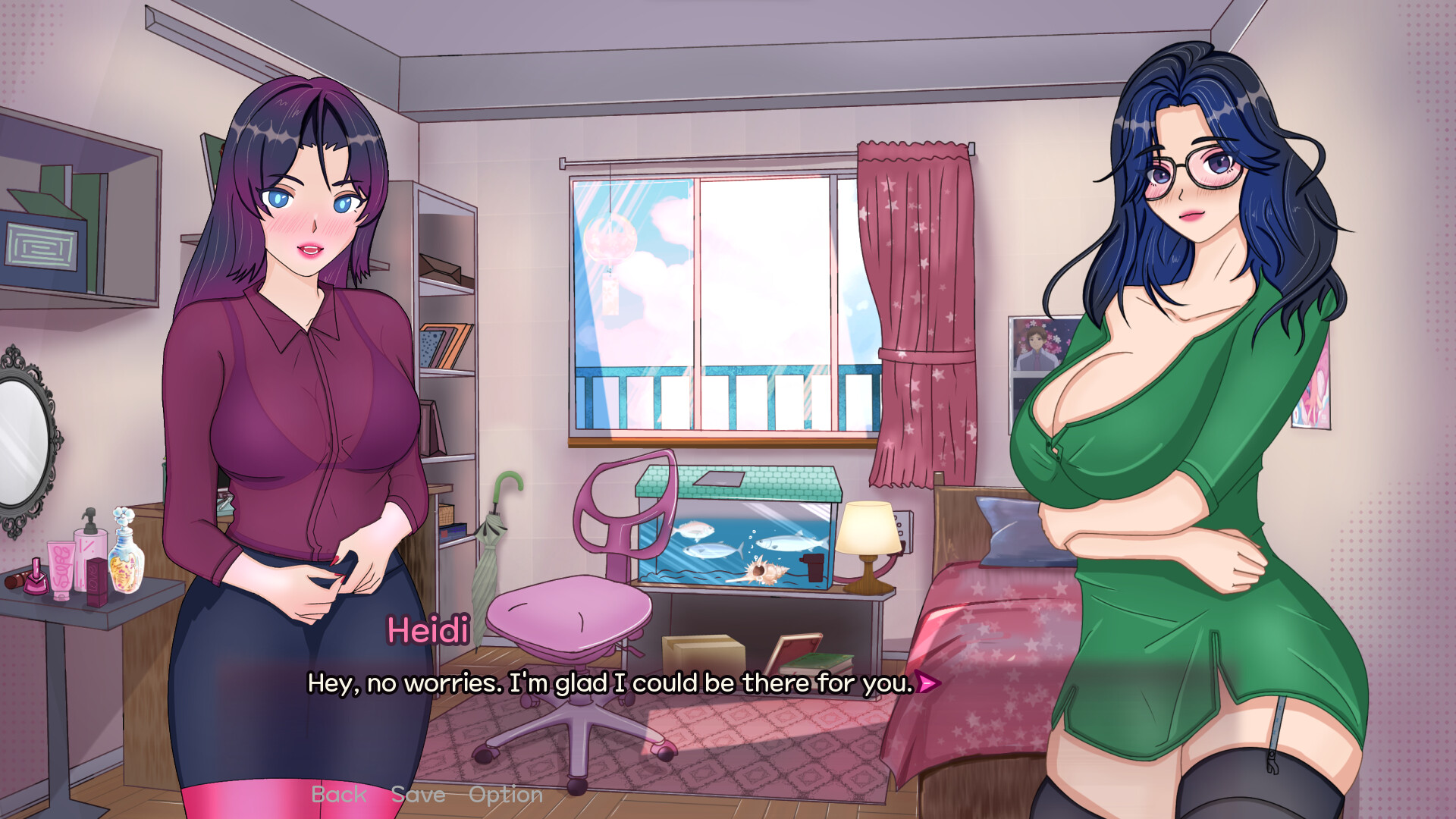1456x819 pixels.
Task: Advance dialogue with the pink arrow
Action: point(928,683)
